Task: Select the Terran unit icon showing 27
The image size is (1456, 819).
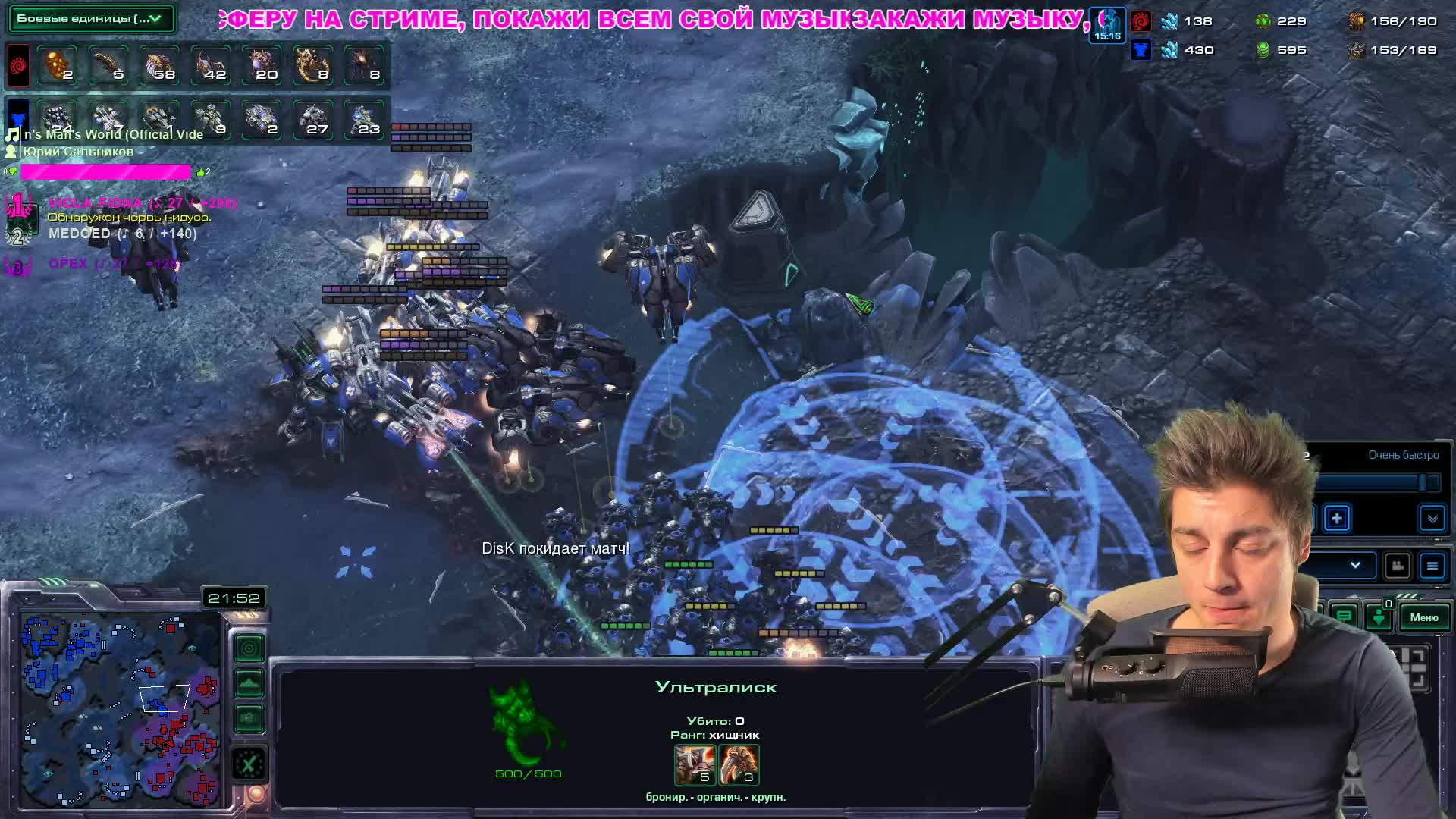Action: click(x=313, y=120)
